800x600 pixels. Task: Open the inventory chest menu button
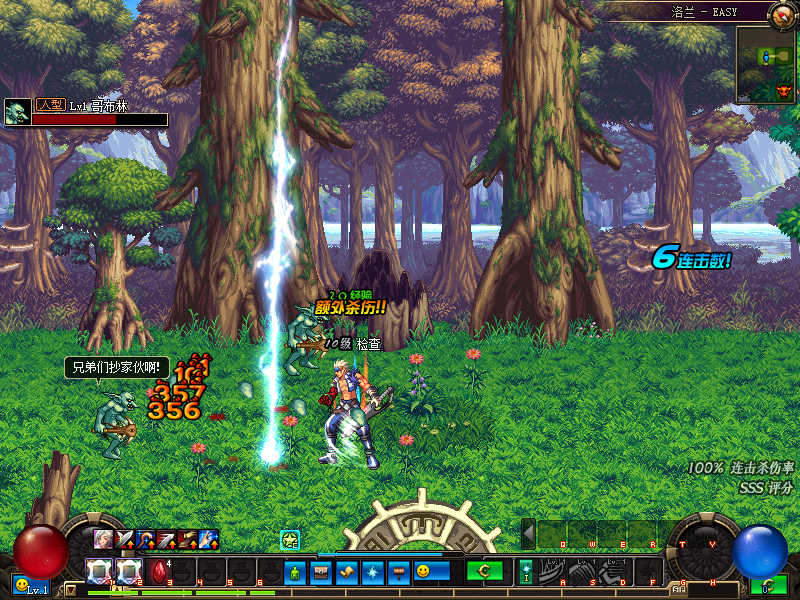[x=320, y=572]
